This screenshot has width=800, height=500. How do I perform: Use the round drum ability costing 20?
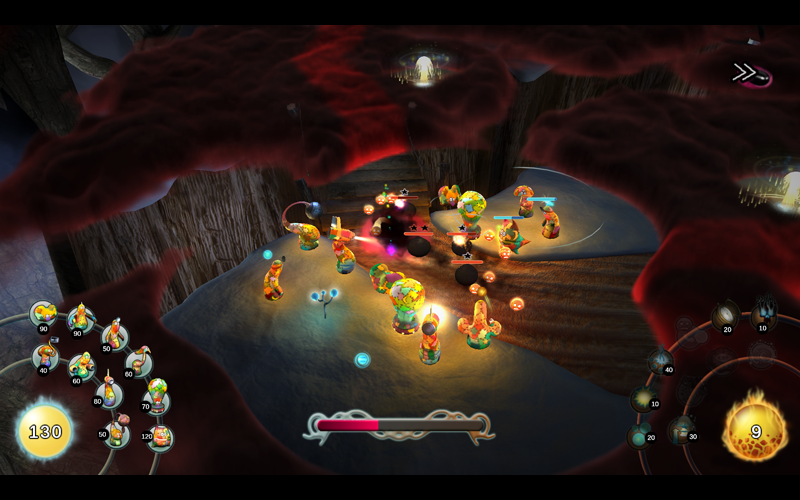click(724, 318)
